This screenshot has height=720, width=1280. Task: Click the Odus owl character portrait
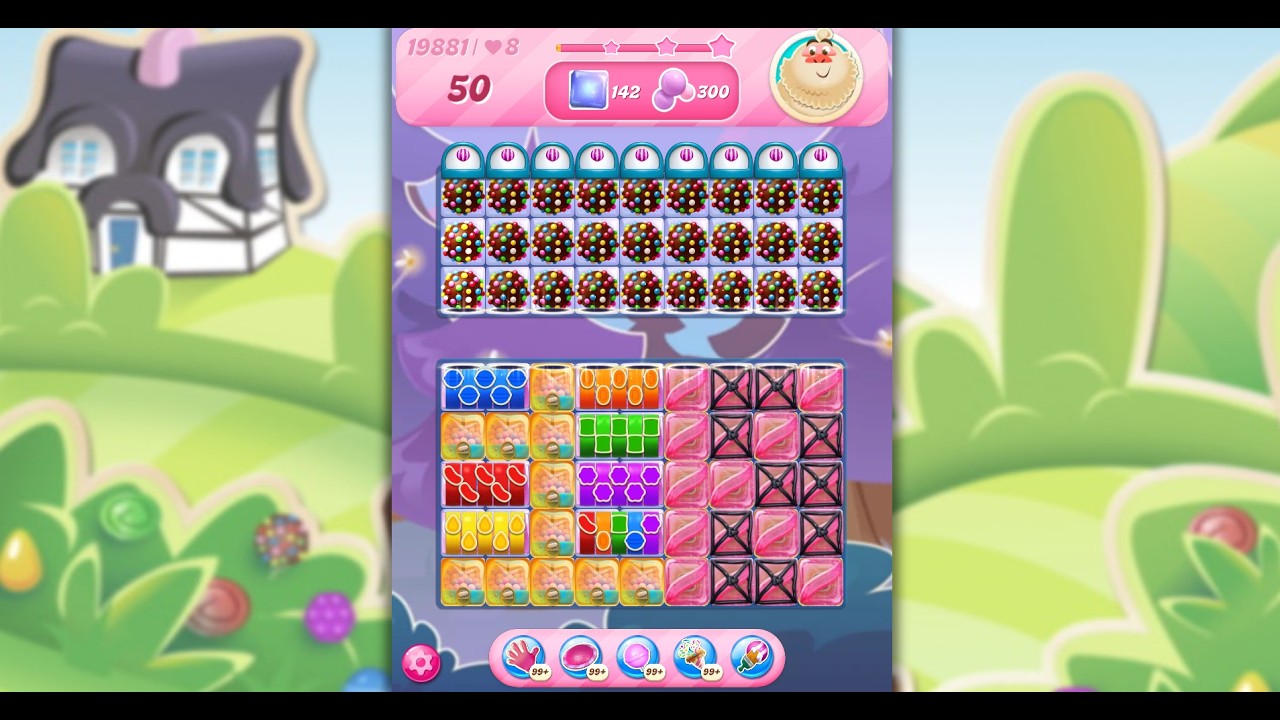(x=817, y=73)
